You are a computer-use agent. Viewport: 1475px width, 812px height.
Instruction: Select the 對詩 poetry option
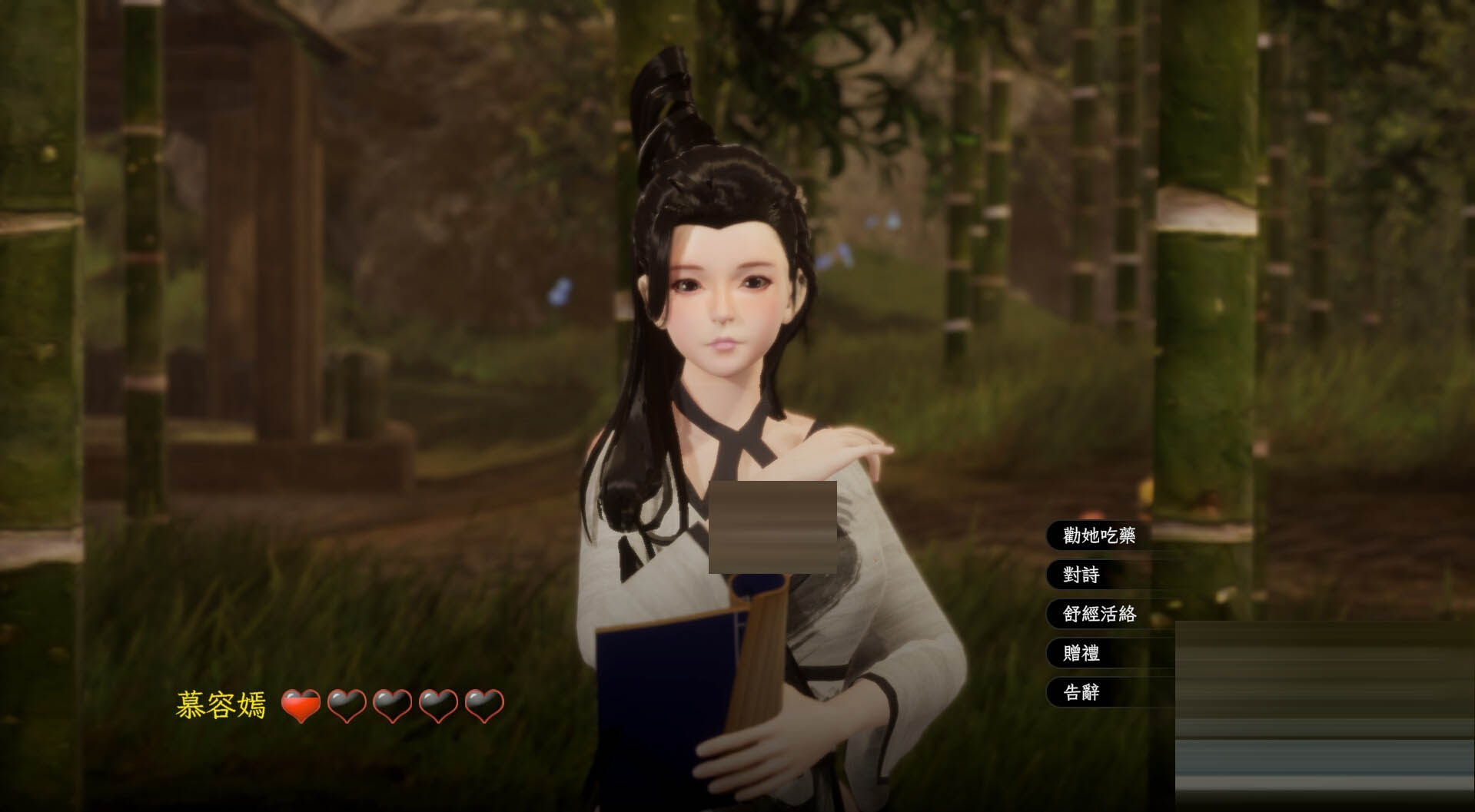(x=1081, y=575)
